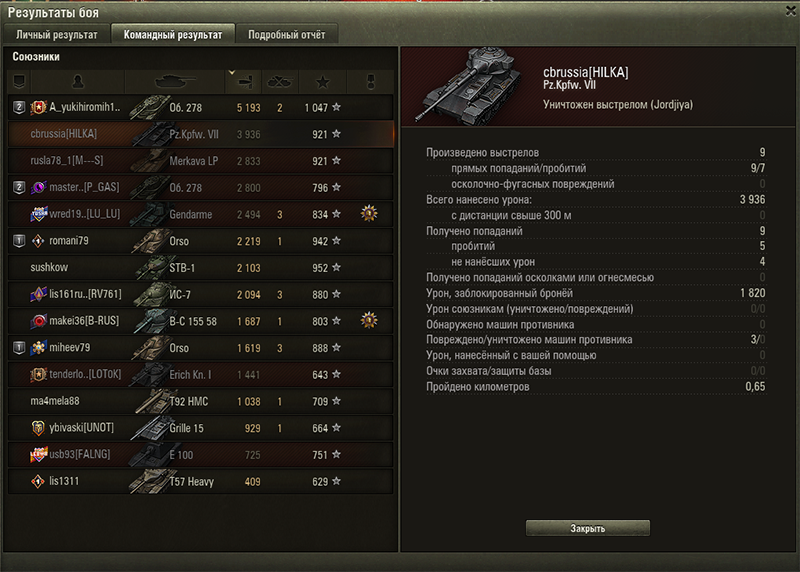
Task: Select the Командный результат tab
Action: click(173, 34)
